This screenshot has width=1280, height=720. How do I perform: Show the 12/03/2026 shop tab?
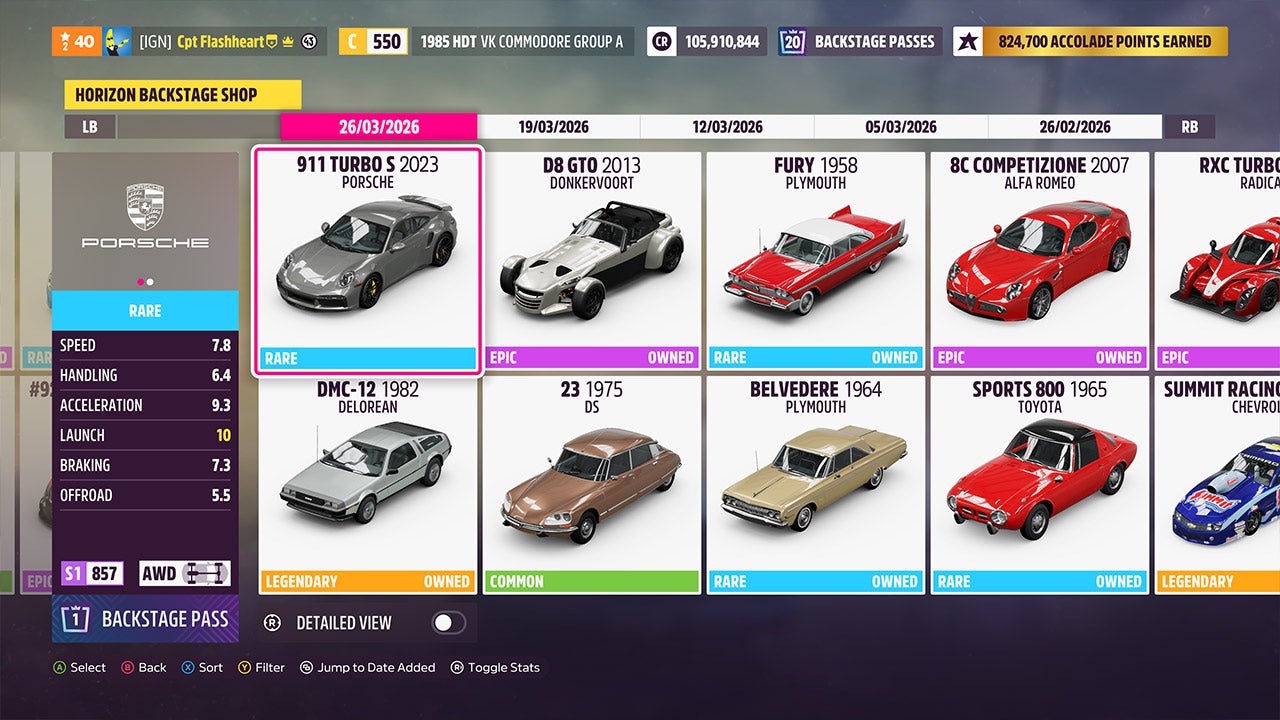click(x=727, y=127)
